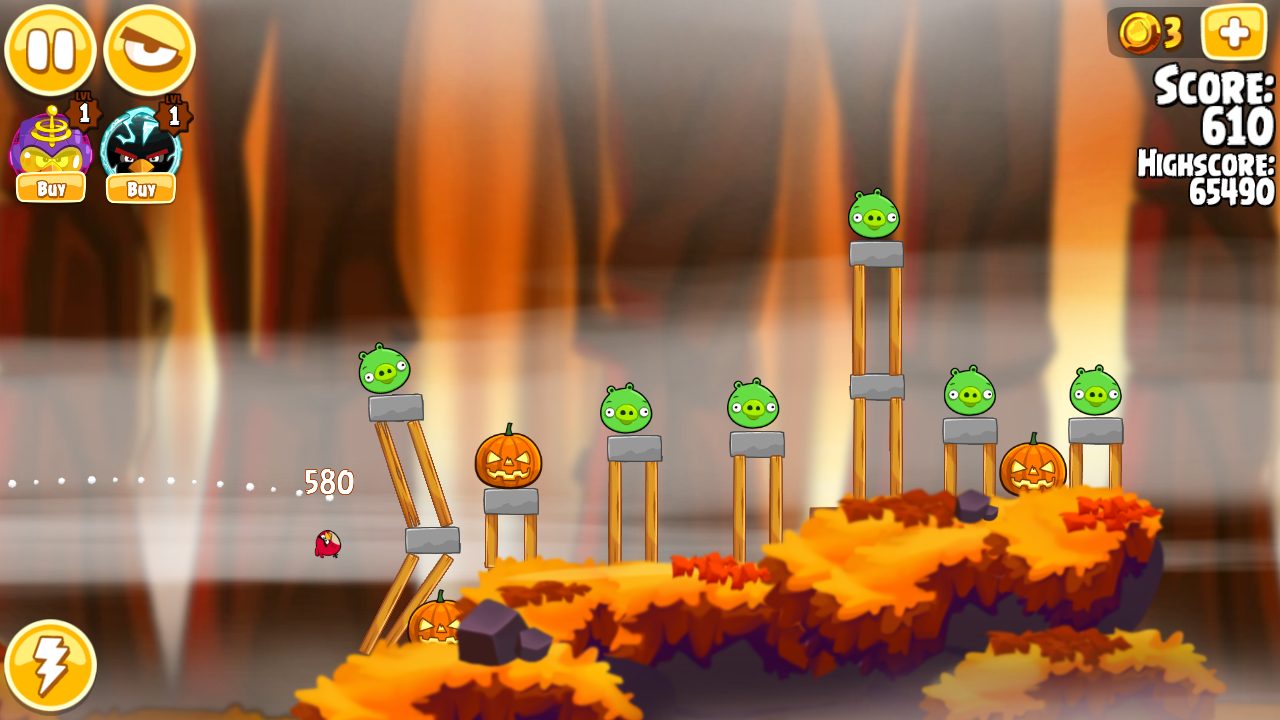This screenshot has height=720, width=1280.
Task: Pause the game
Action: pyautogui.click(x=50, y=50)
